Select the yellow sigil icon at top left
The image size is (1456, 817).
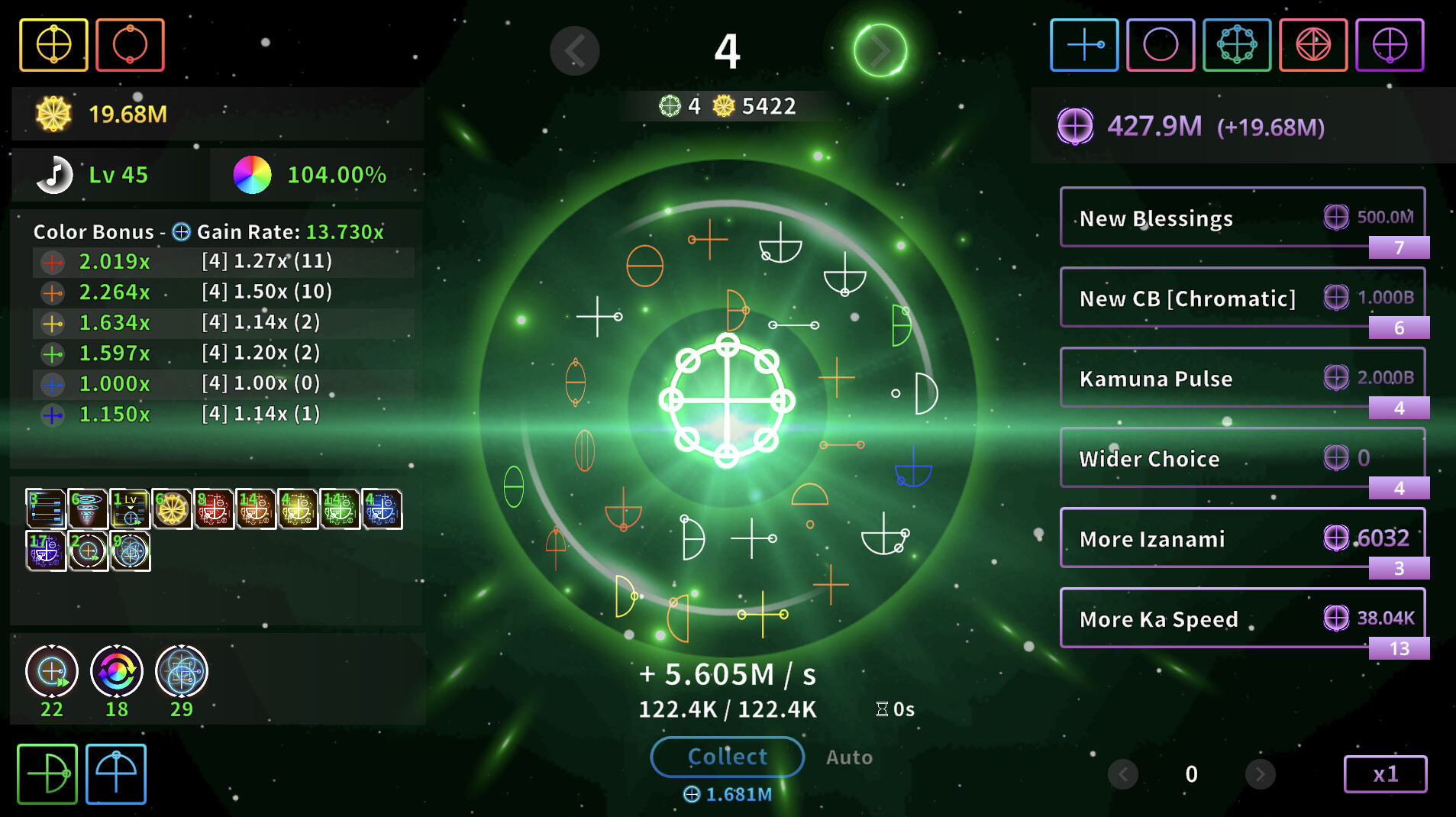point(53,44)
